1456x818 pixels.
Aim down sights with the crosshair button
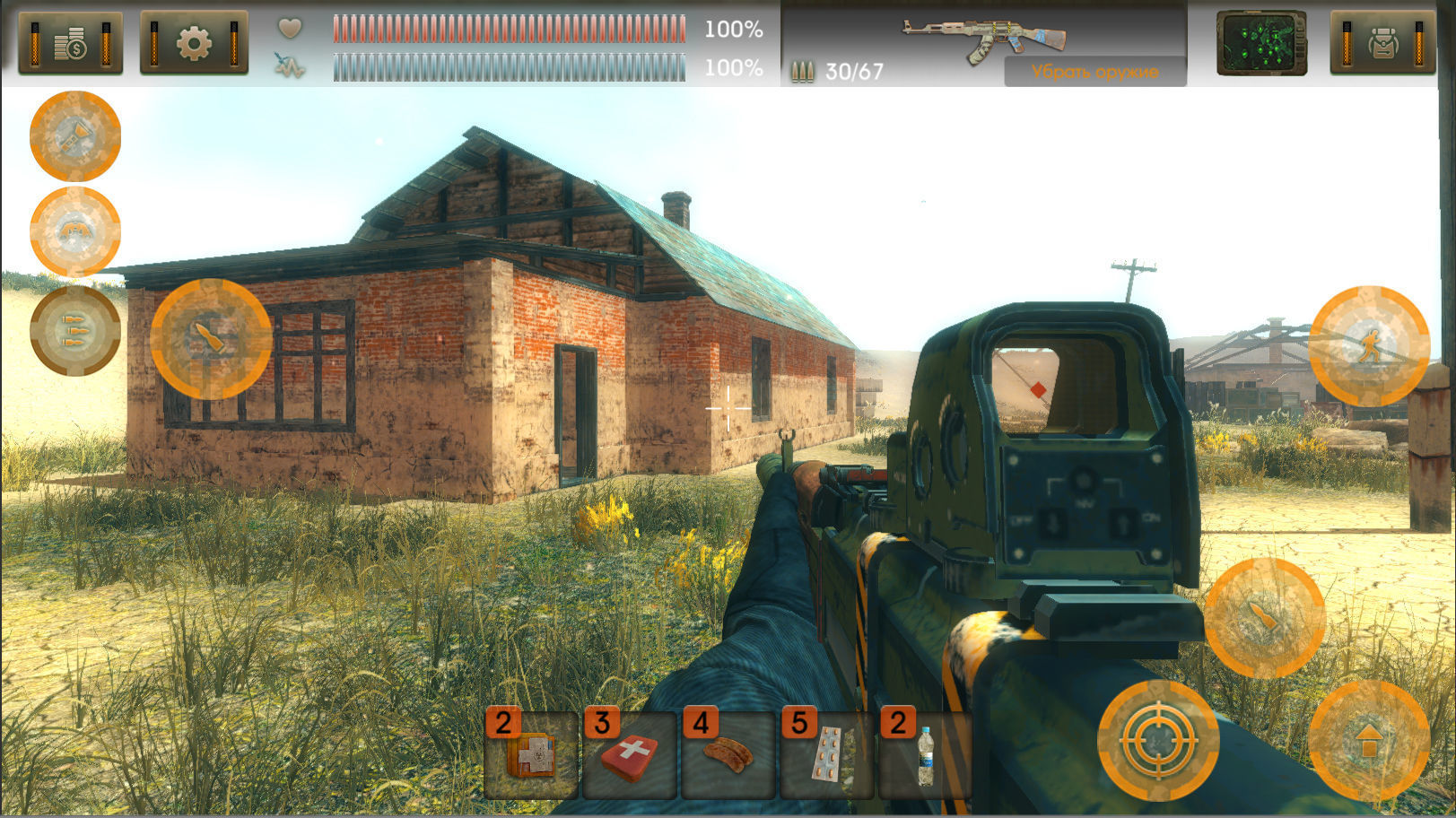(x=1158, y=741)
